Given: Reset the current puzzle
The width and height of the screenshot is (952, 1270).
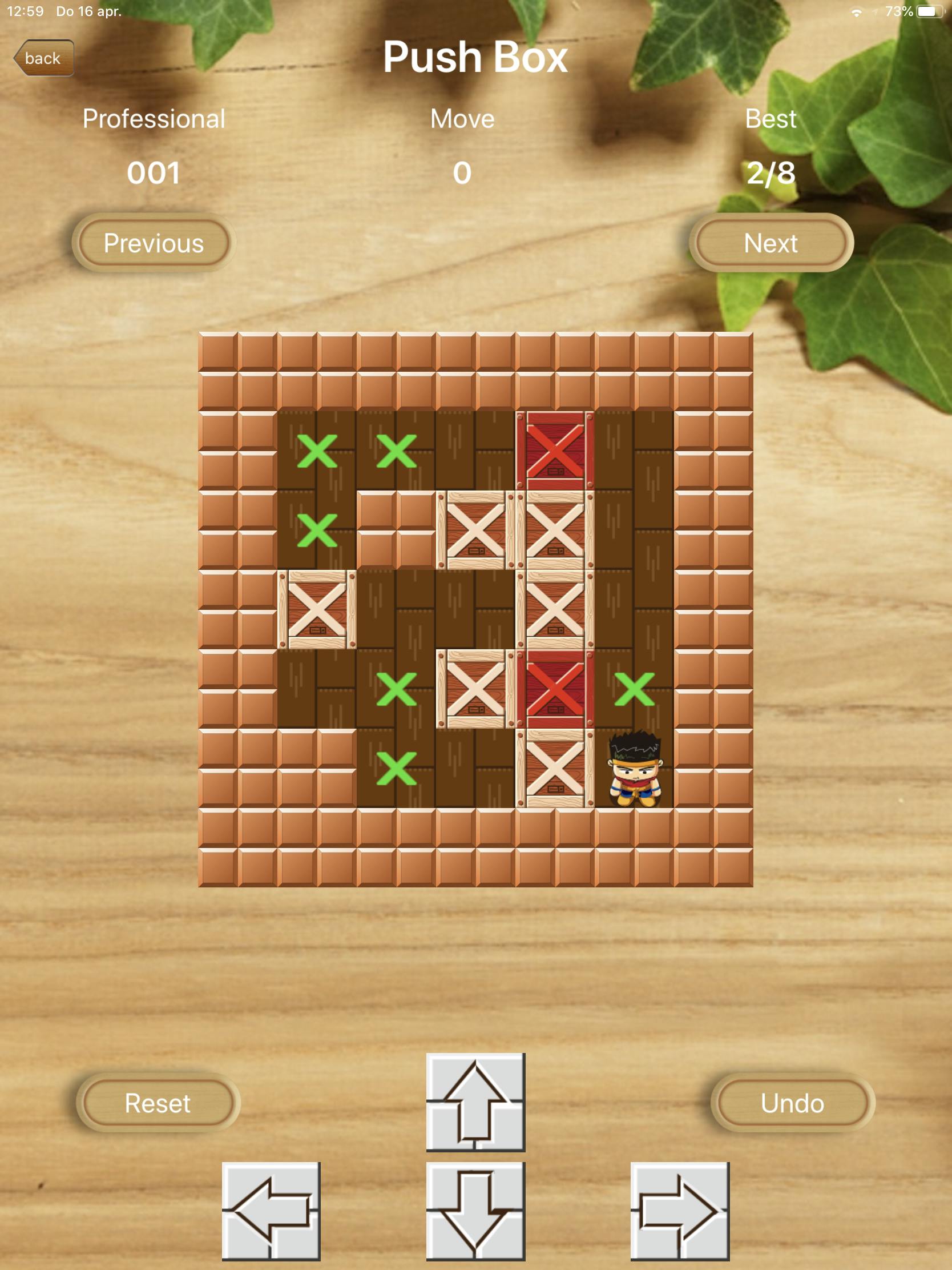Looking at the screenshot, I should click(158, 1102).
